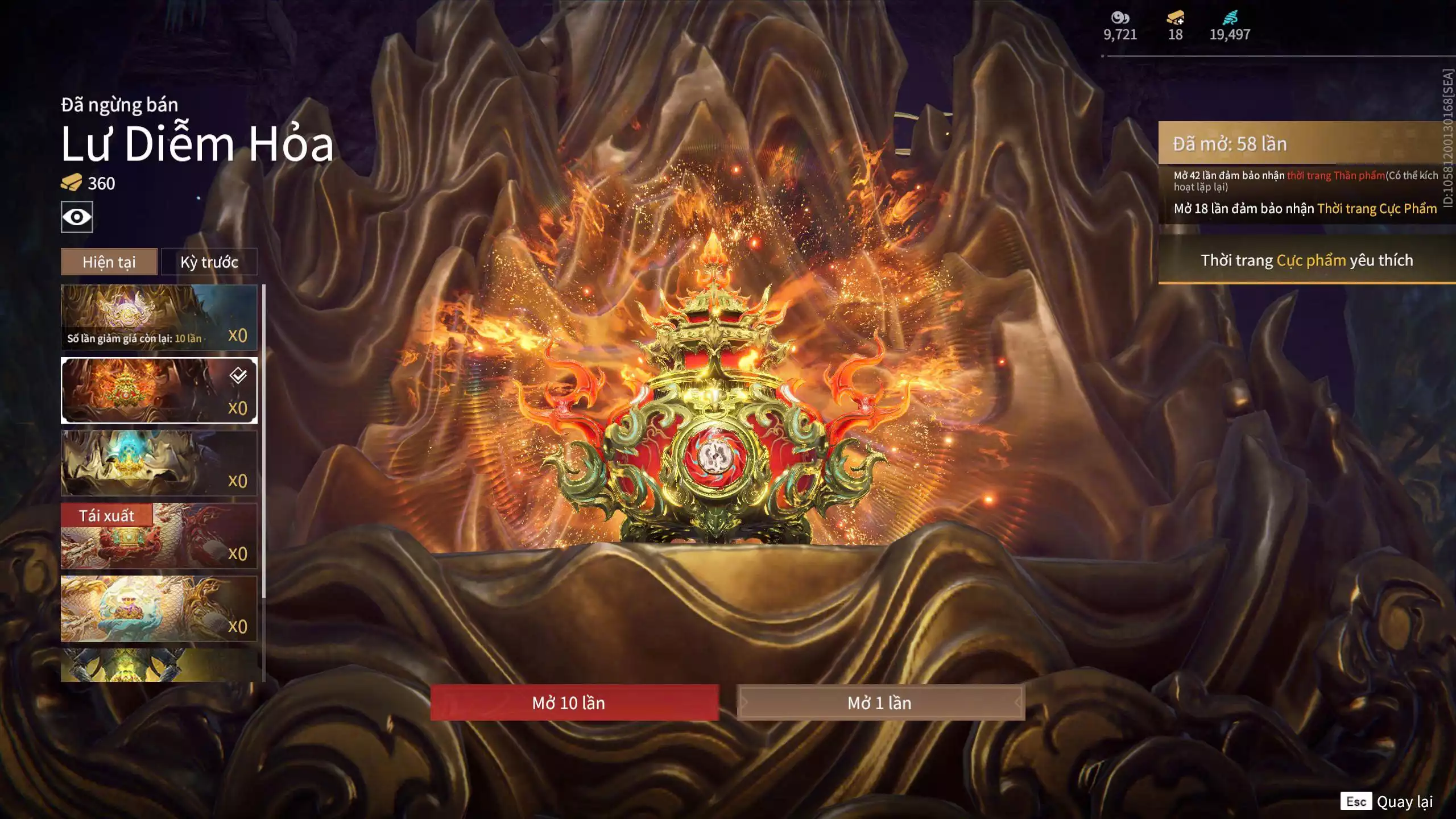Select the fiery Lư Diễm Hỏa chest thumbnail
The width and height of the screenshot is (1456, 819).
pos(159,390)
